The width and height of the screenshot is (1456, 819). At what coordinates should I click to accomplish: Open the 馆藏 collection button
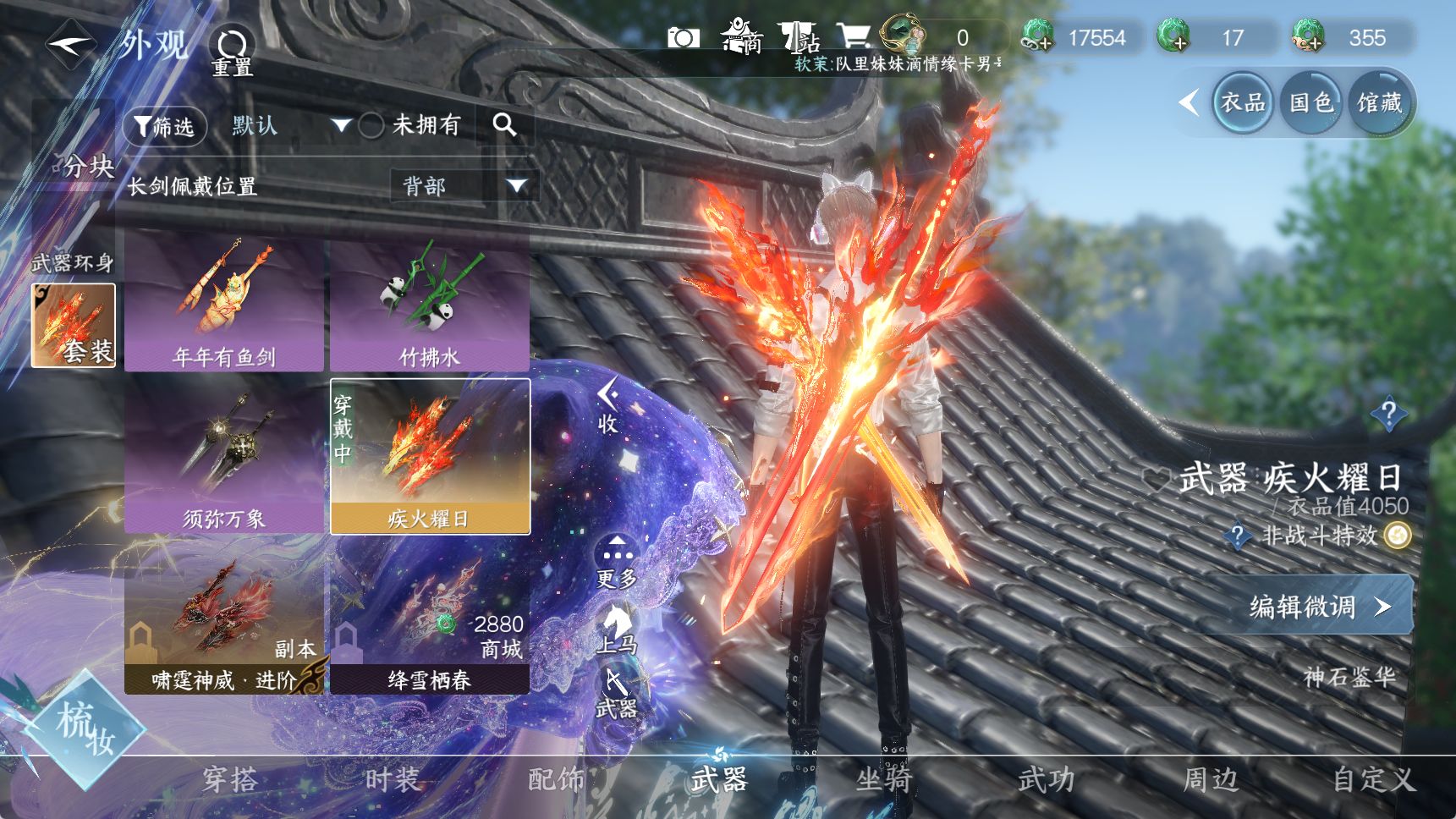1379,103
